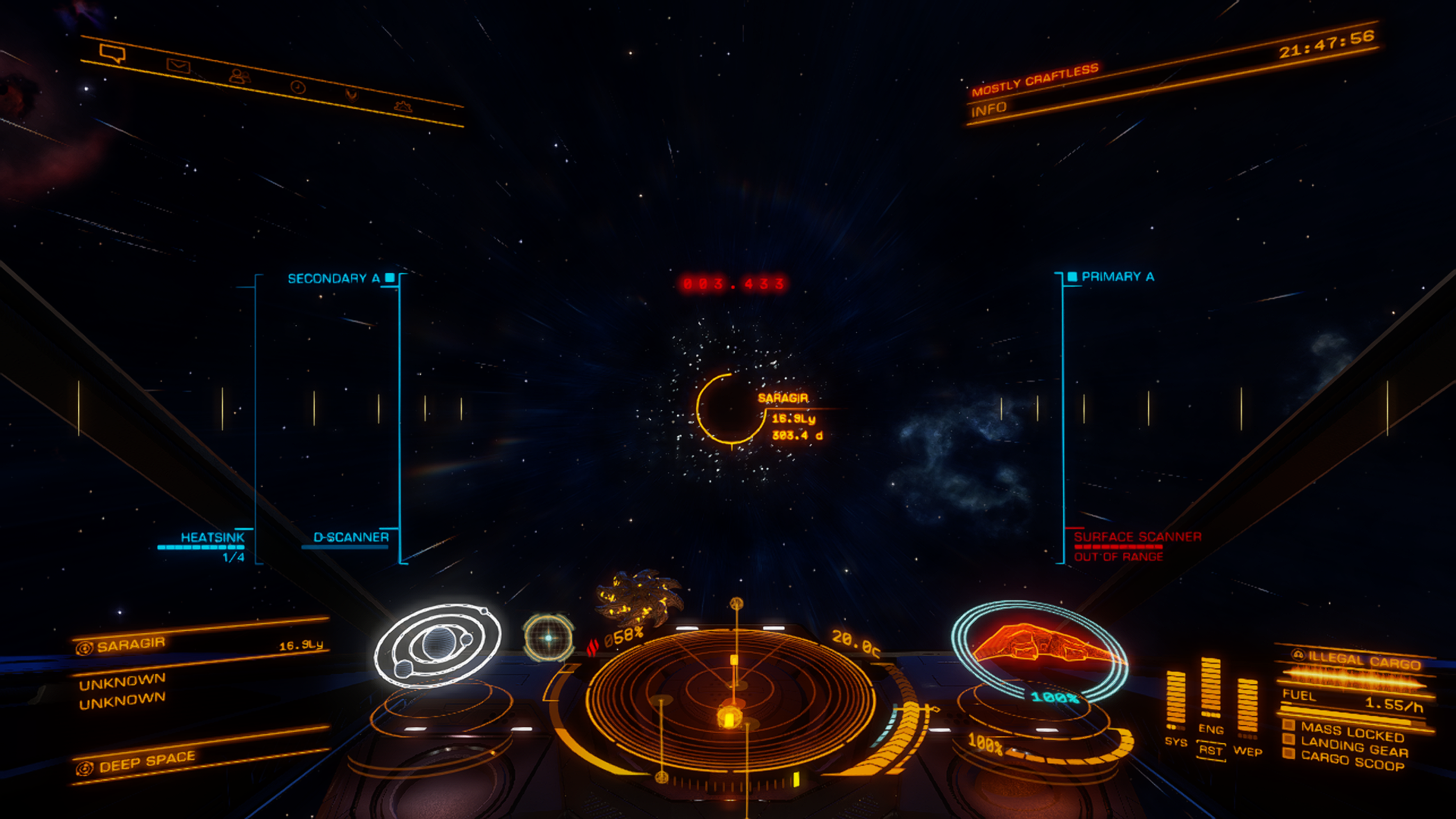This screenshot has height=819, width=1456.
Task: Open the comms settings gear tab
Action: pos(403,106)
